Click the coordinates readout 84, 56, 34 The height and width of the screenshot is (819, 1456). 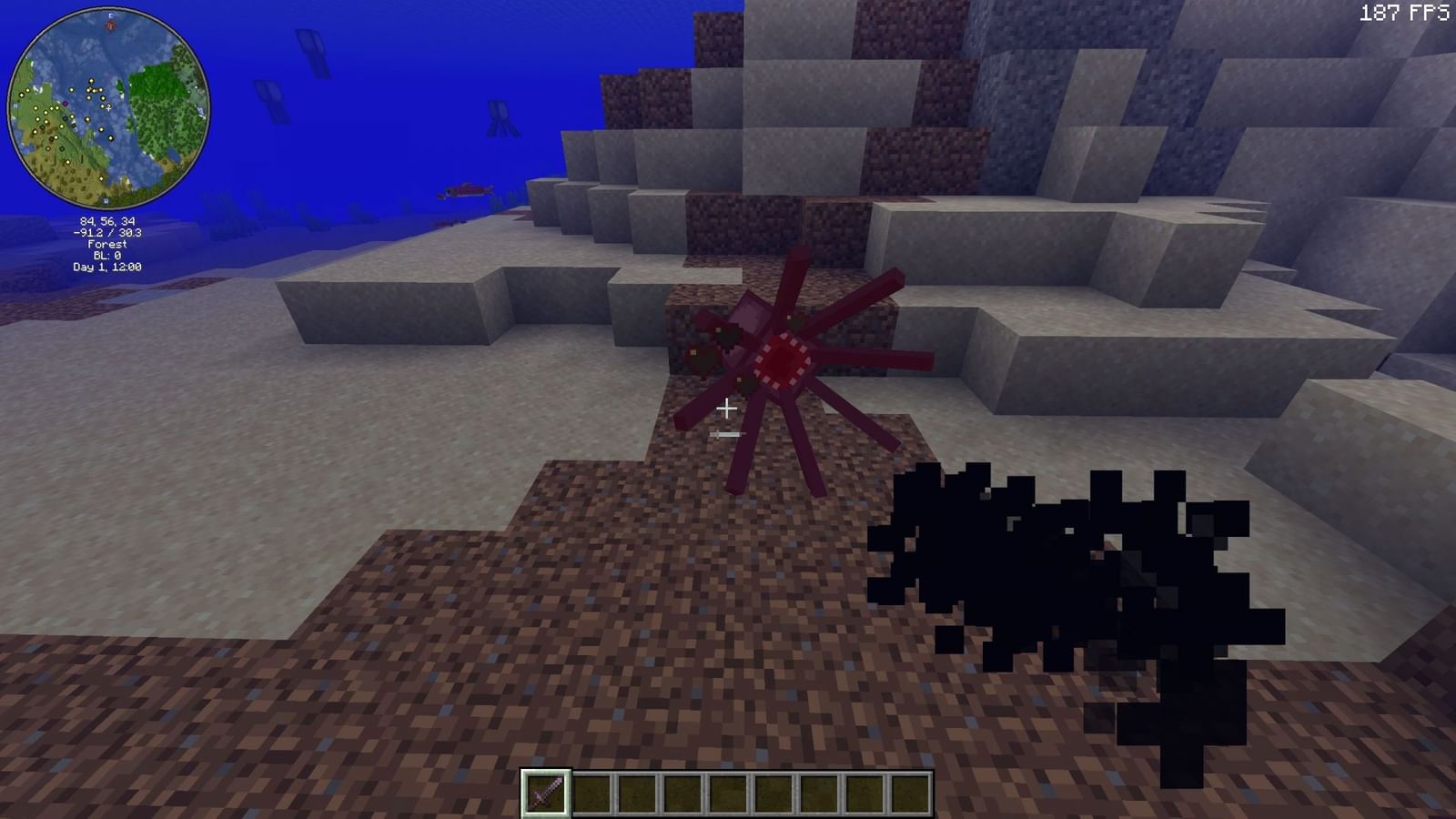108,221
